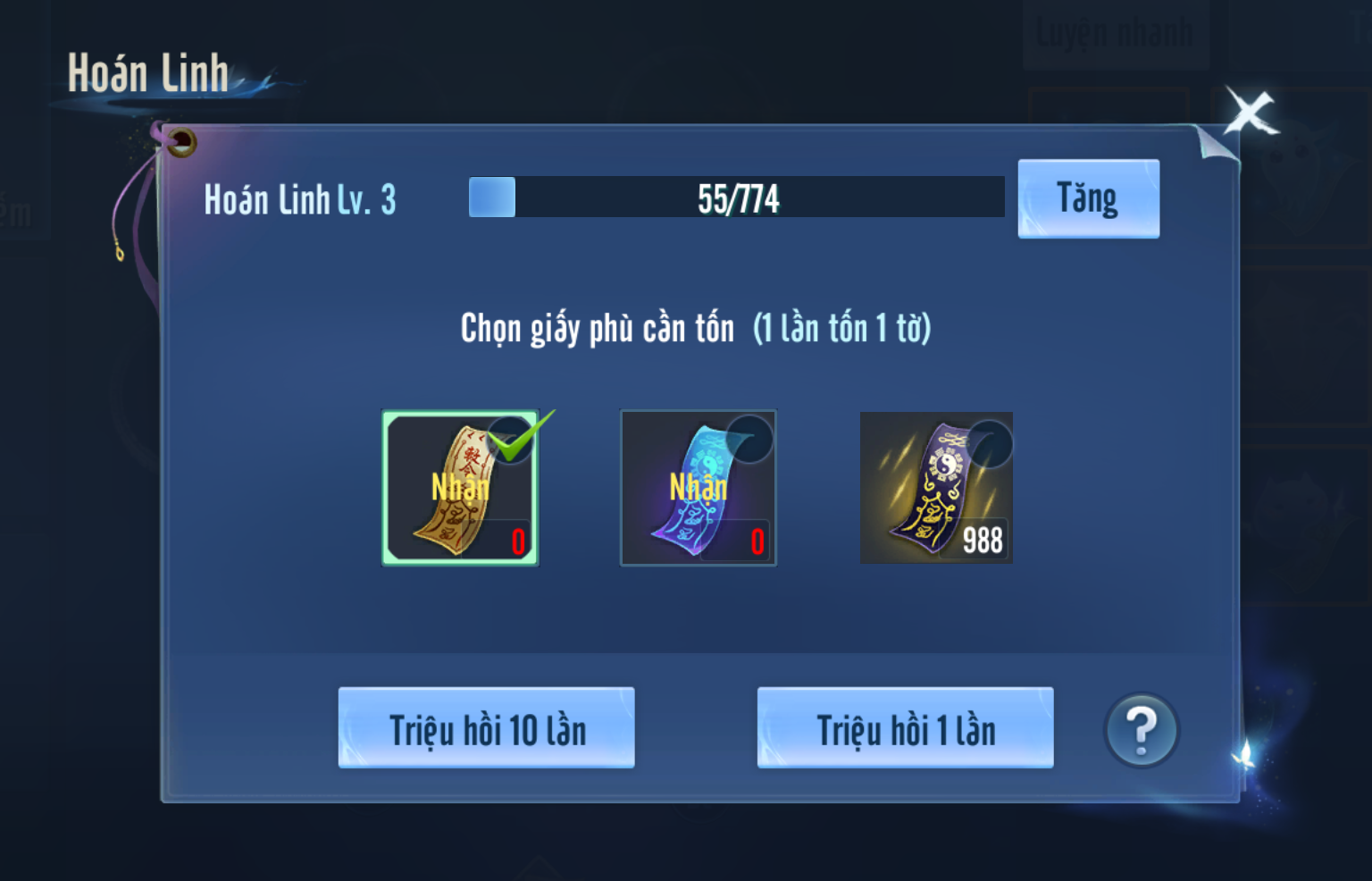Click the Tăng button

[1088, 198]
